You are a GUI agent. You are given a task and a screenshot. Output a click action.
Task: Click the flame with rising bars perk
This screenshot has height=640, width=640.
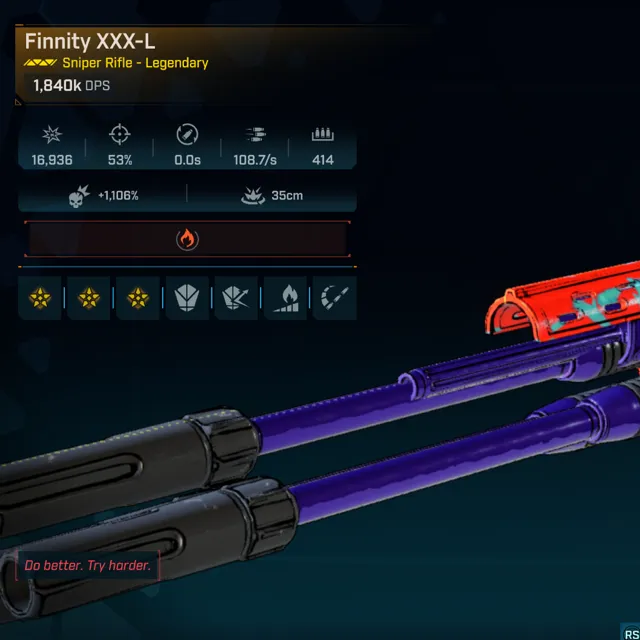(x=285, y=298)
